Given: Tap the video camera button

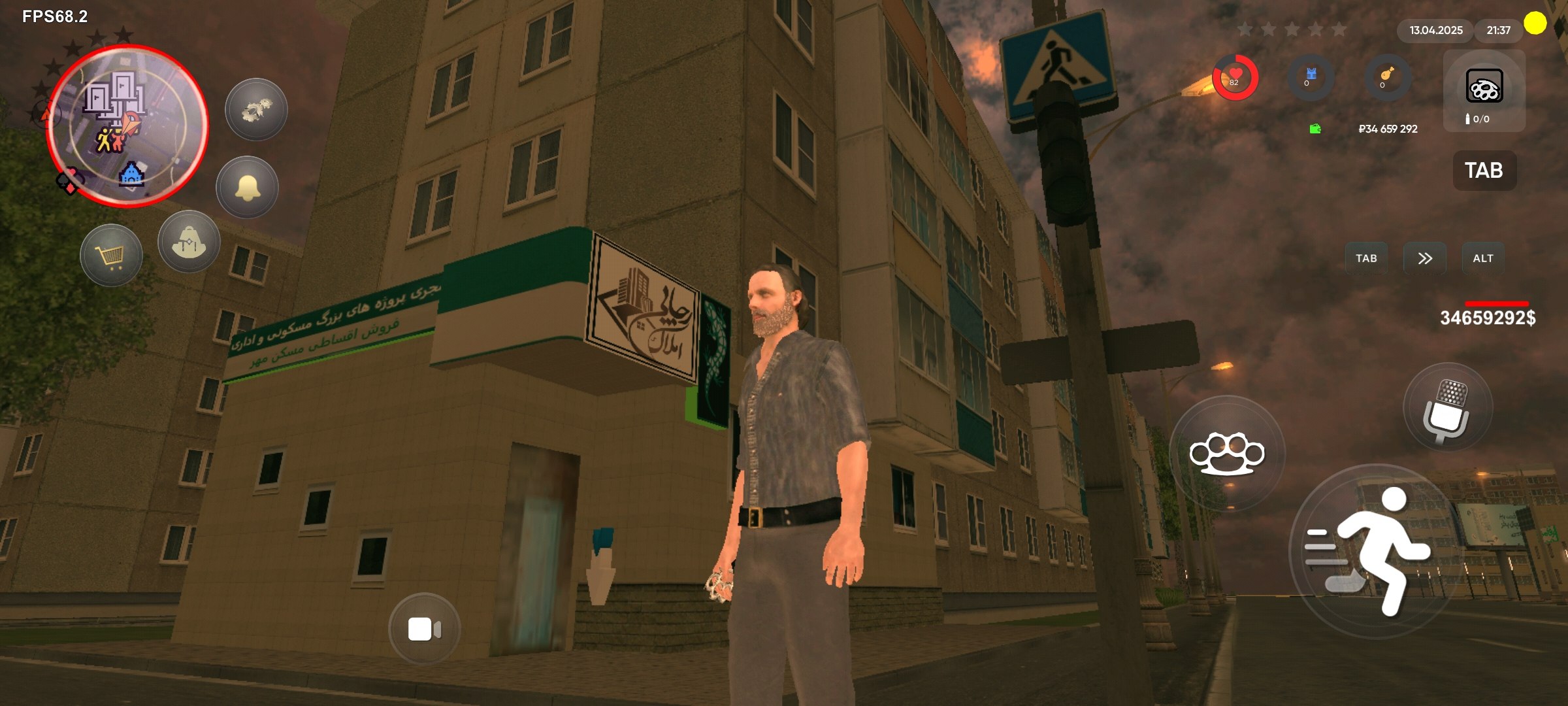Looking at the screenshot, I should [424, 629].
